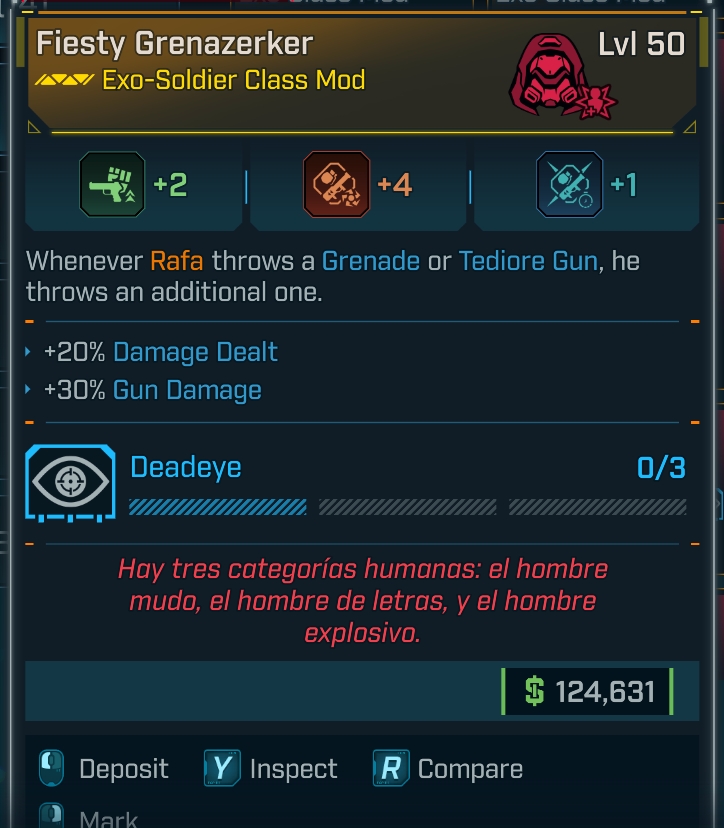Select the blue skill icon with +1
724x828 pixels.
(569, 185)
